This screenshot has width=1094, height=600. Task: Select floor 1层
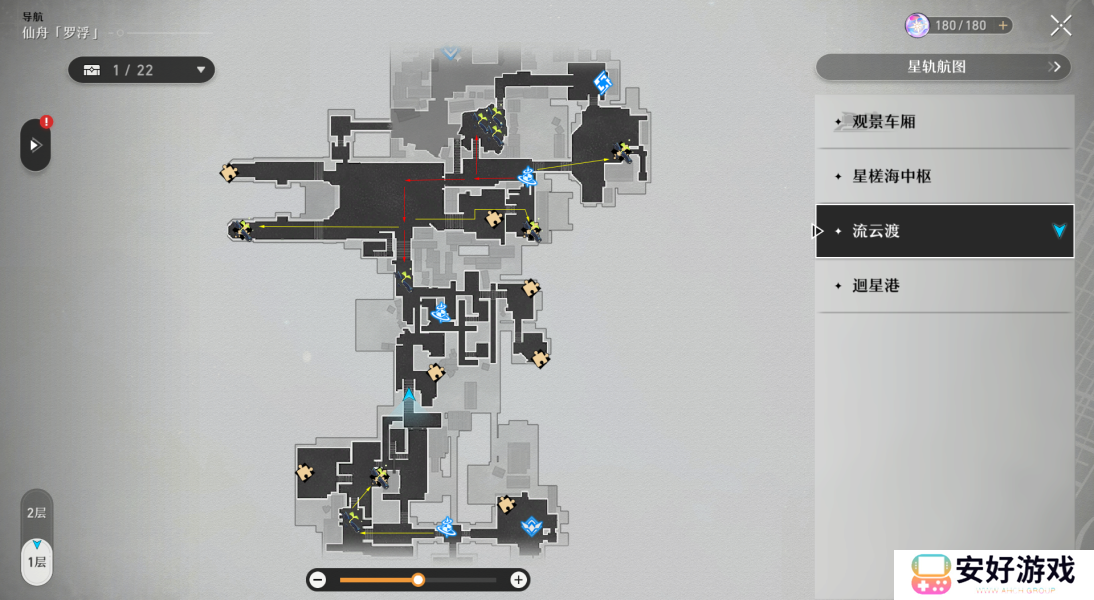pos(36,561)
